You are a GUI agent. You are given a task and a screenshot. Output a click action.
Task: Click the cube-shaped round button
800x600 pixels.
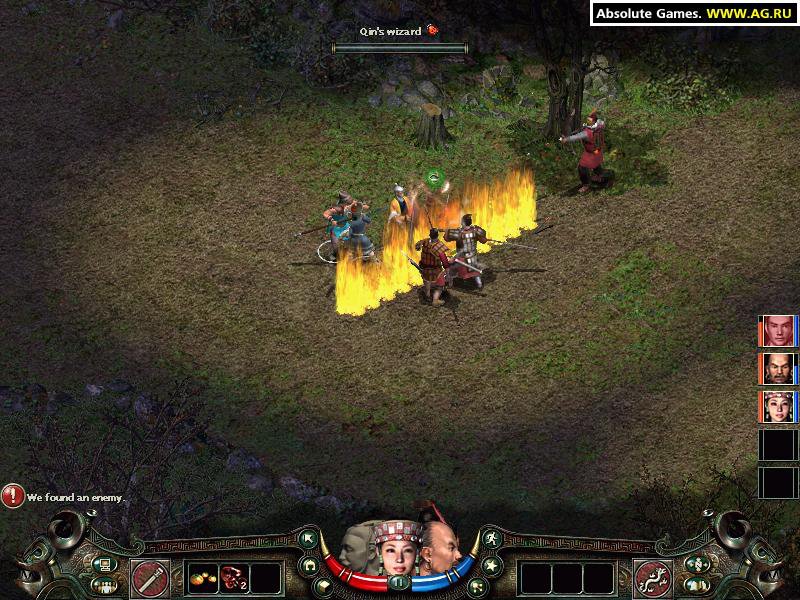325,583
